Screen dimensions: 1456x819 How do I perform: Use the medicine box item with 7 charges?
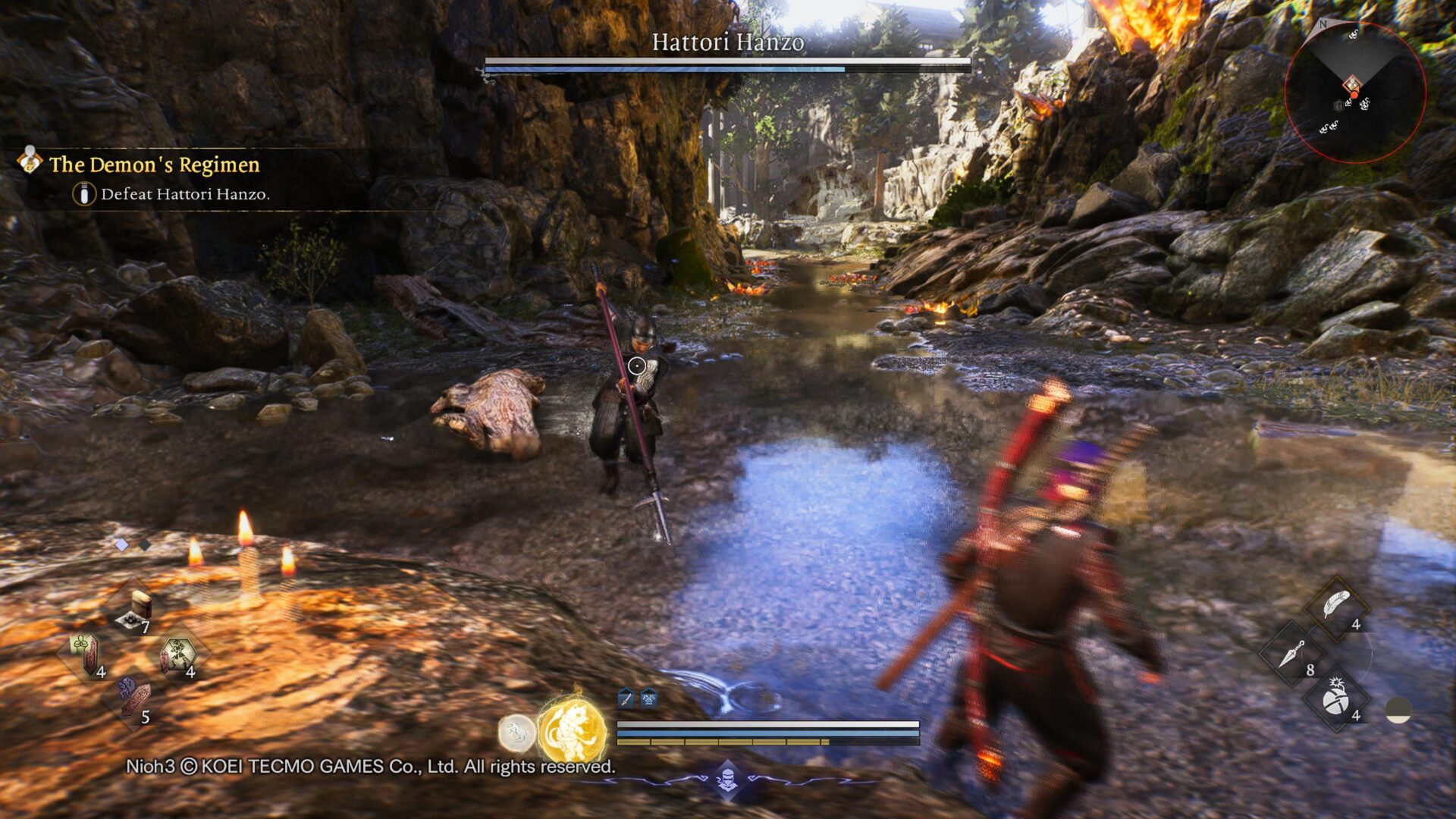(135, 612)
